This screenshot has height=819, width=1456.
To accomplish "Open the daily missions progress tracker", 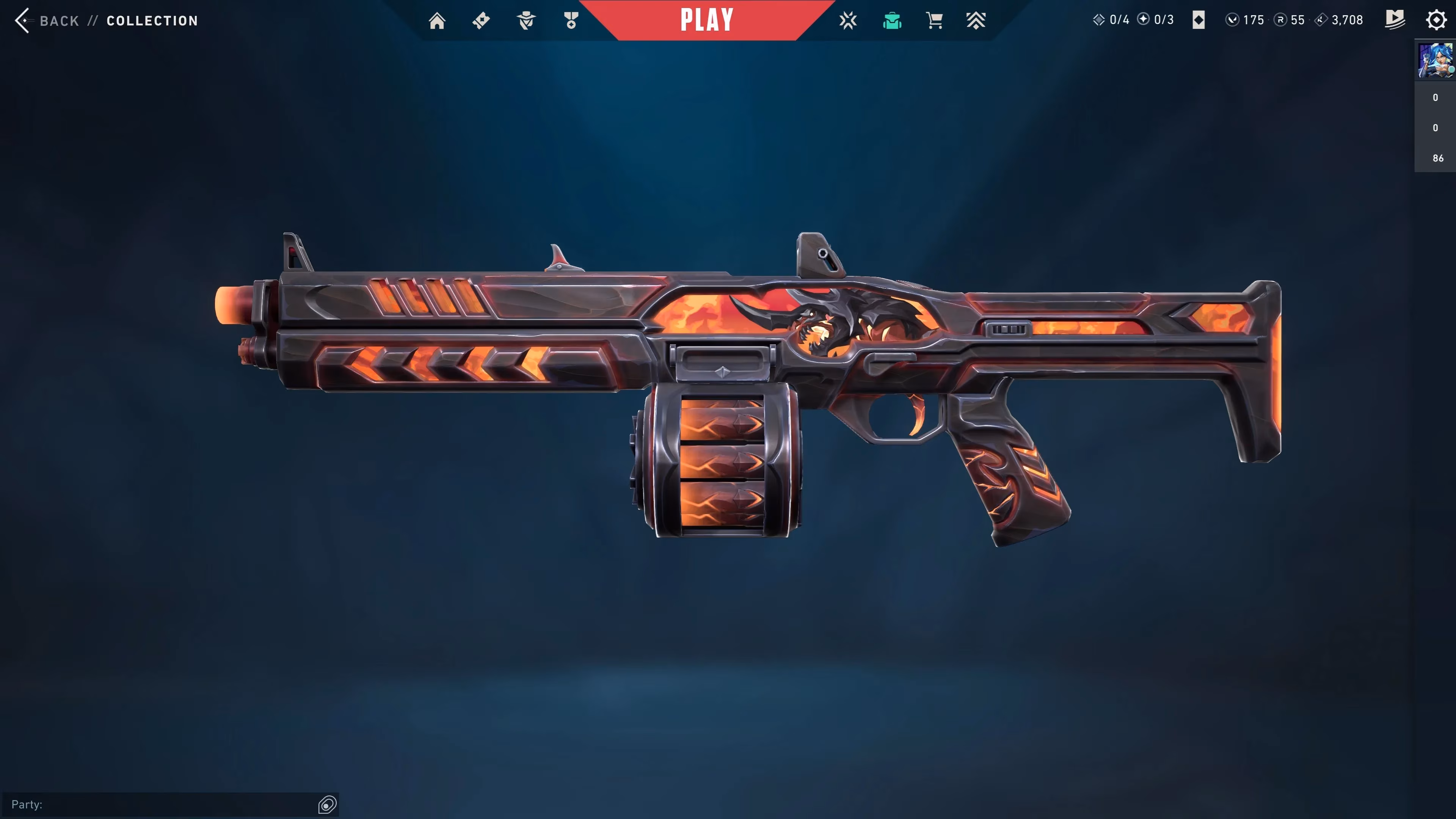I will point(1111,20).
